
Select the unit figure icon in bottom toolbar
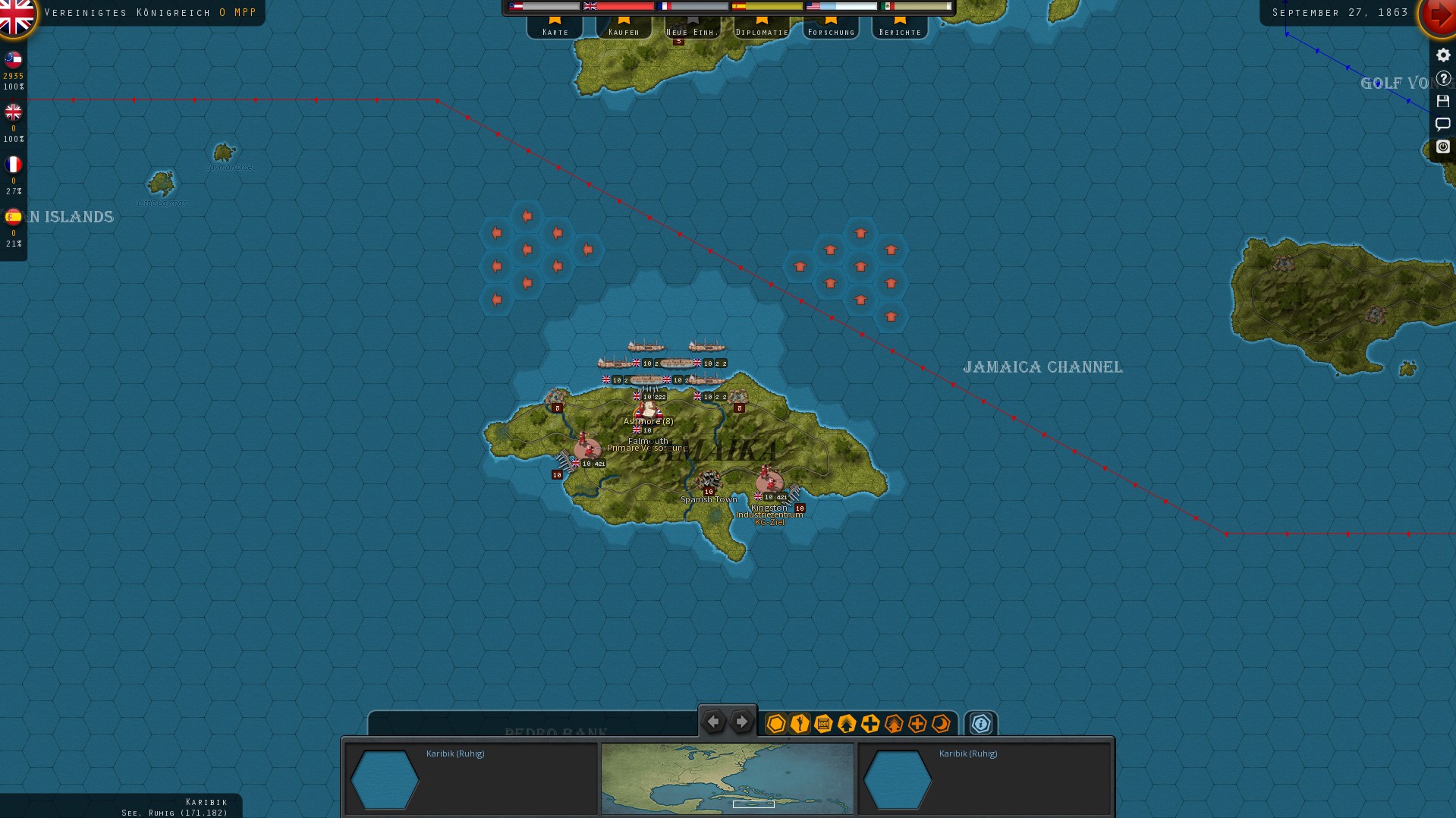tap(798, 724)
